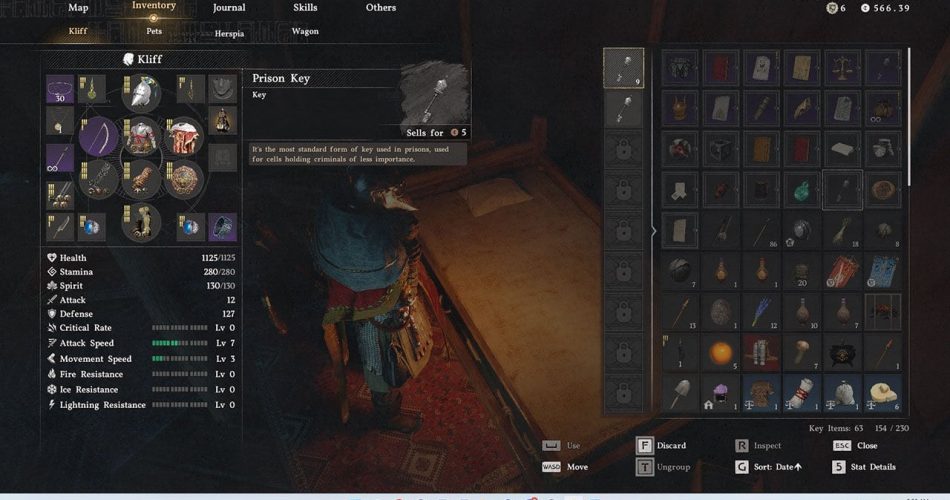Switch to the Pets sub-tab
Viewport: 950px width, 500px height.
[154, 31]
